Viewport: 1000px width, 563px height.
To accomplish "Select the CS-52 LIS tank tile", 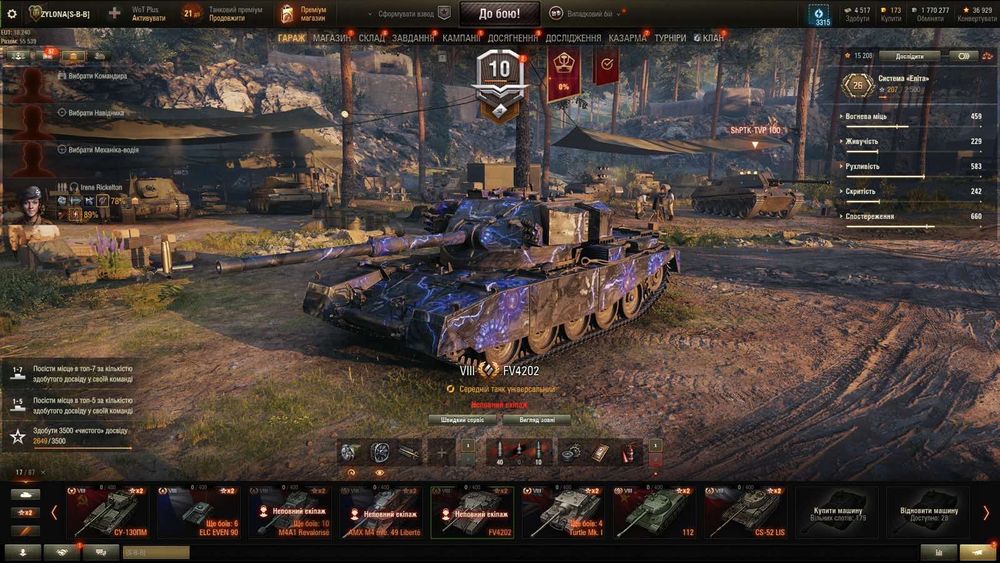I will pos(745,512).
